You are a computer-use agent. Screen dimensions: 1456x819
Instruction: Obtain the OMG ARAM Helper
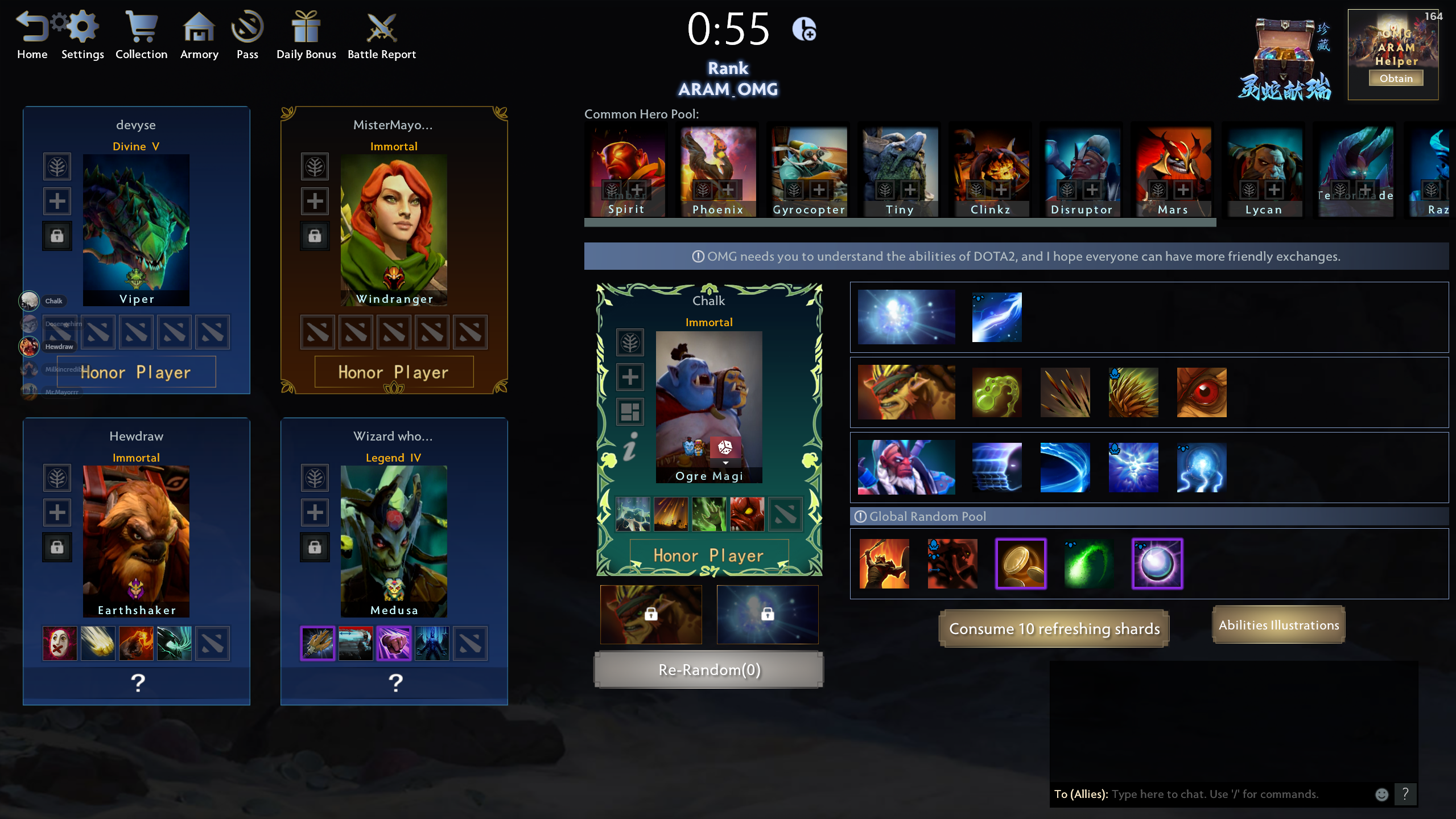coord(1396,79)
